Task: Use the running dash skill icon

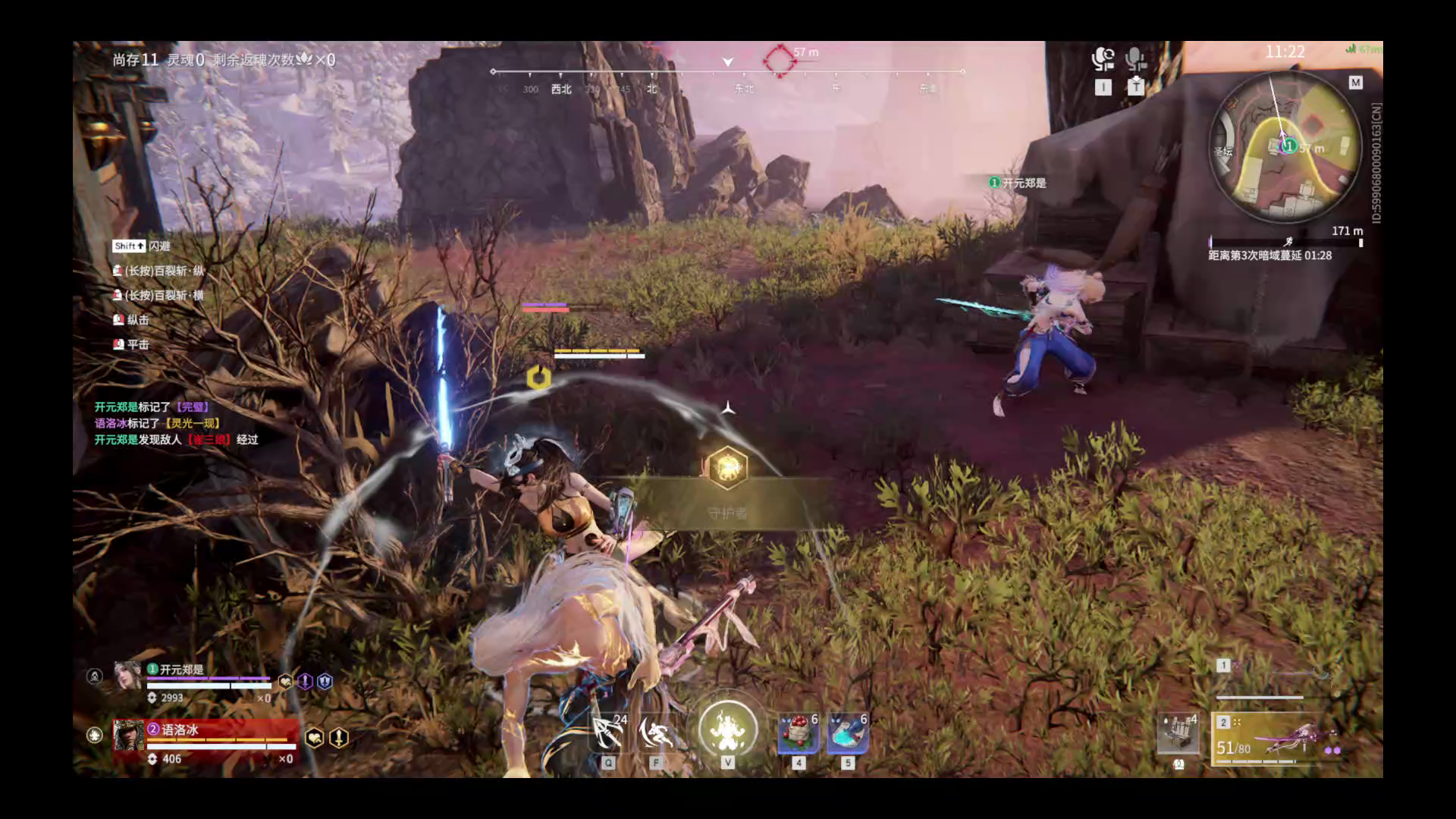Action: [x=656, y=733]
